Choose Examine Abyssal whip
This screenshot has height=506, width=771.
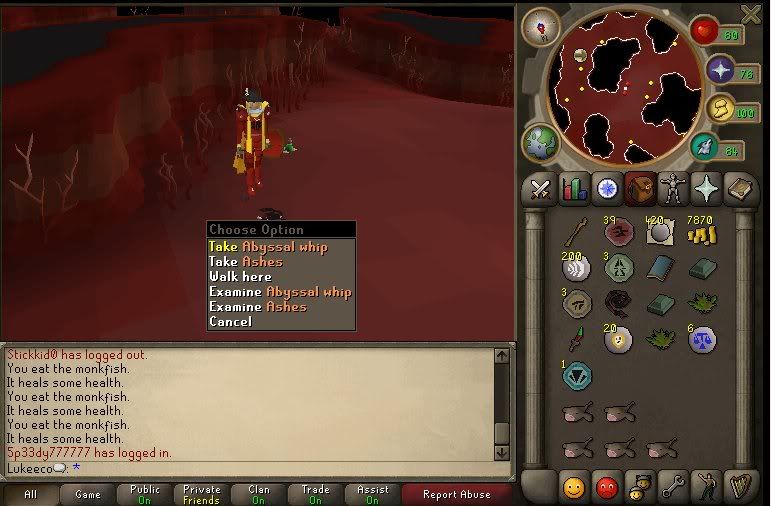[x=280, y=292]
